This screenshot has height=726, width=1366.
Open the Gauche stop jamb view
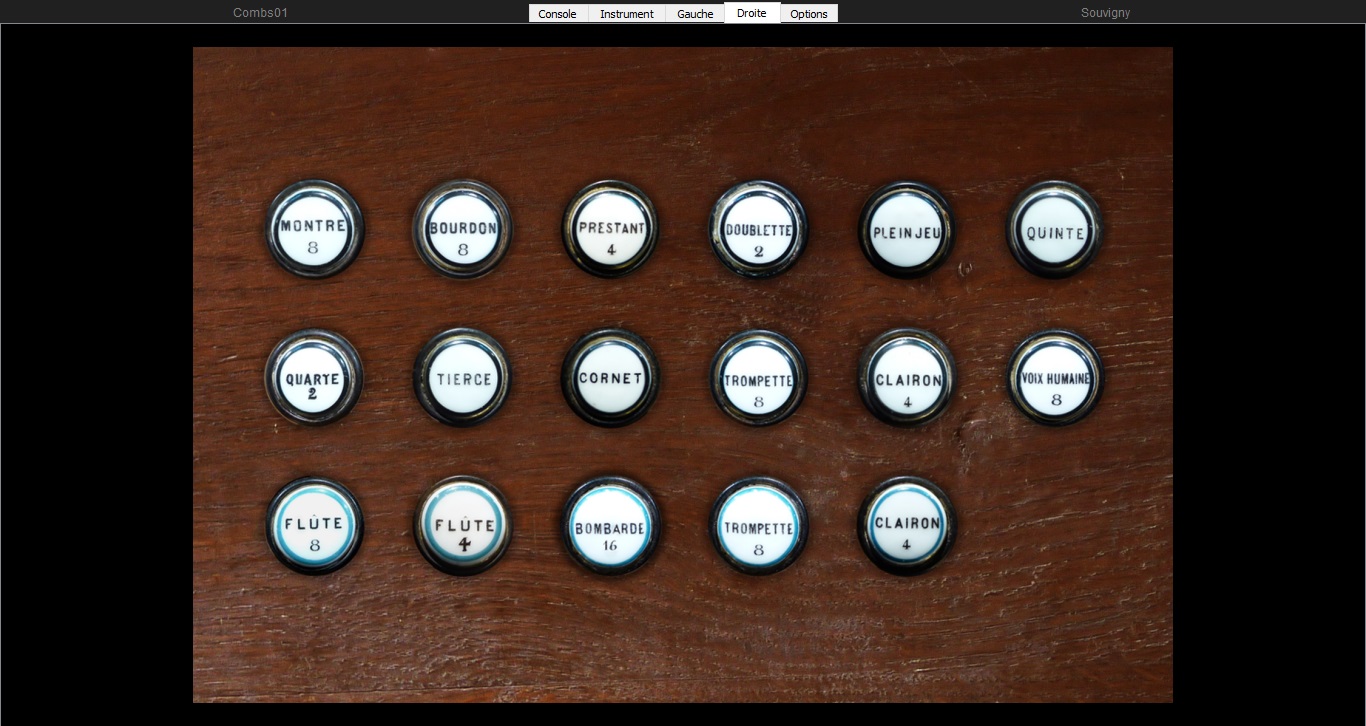click(x=694, y=13)
